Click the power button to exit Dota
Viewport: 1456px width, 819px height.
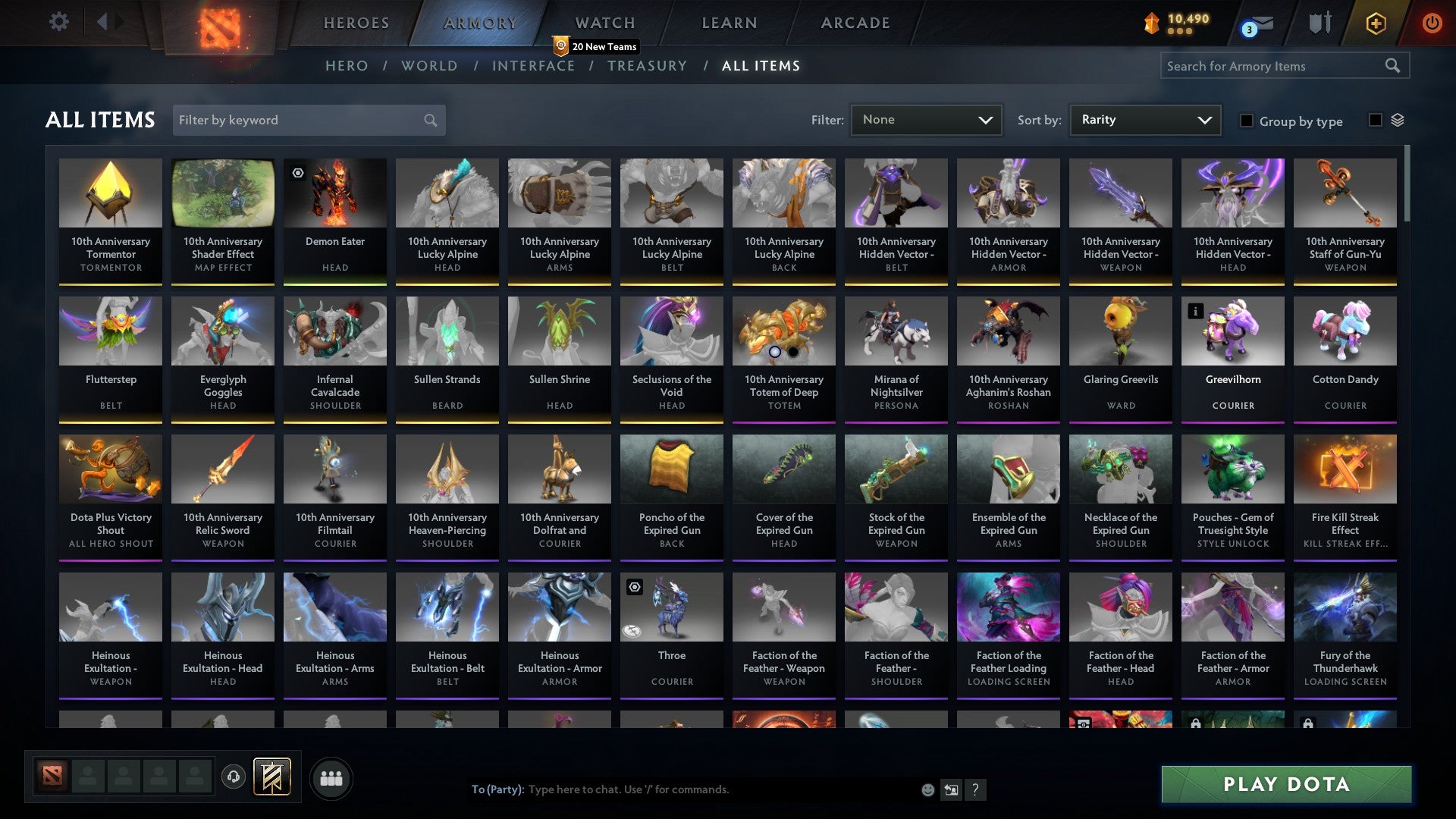click(x=1432, y=24)
